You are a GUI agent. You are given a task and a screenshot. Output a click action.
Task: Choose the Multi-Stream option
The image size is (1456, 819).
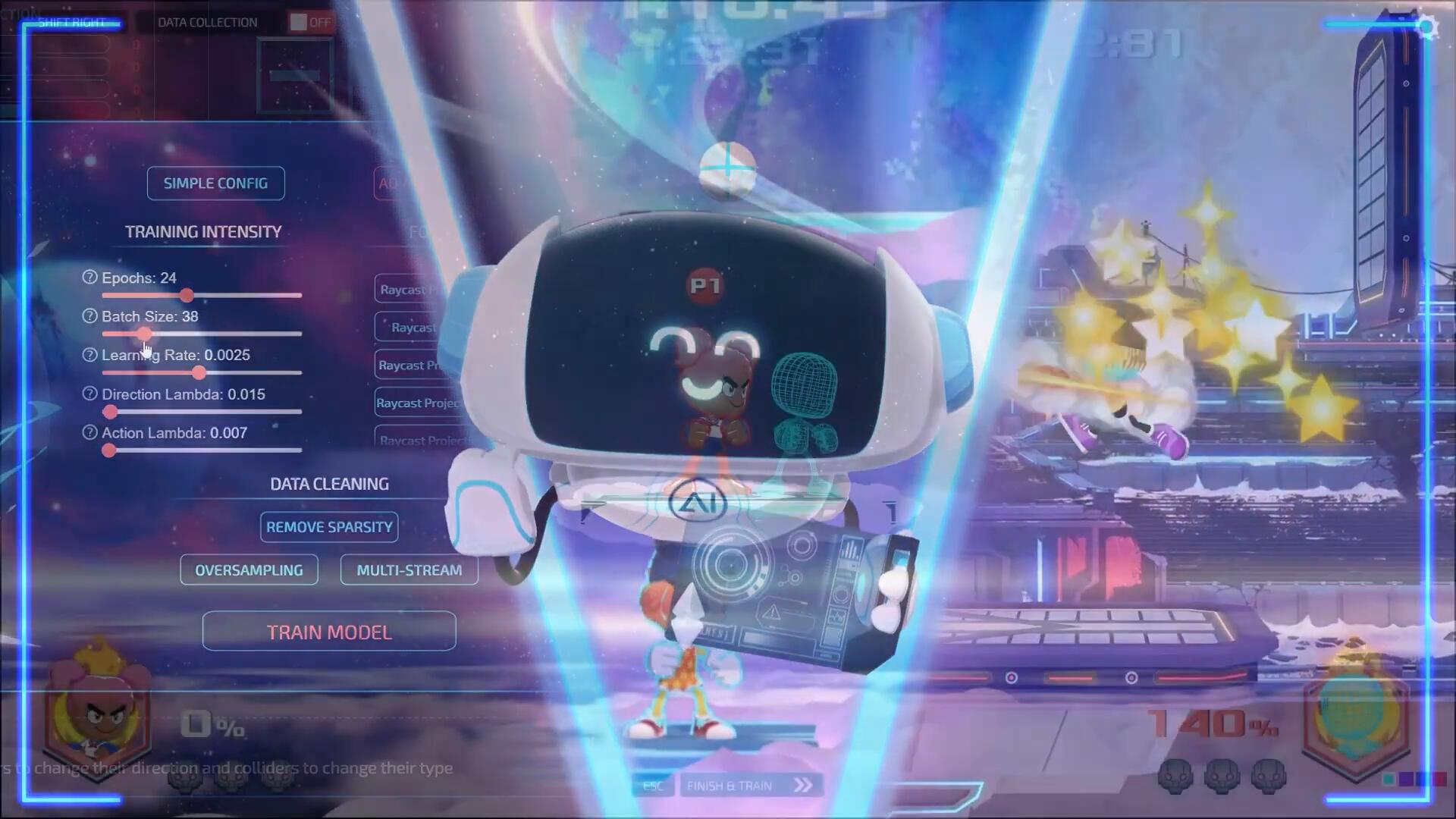point(409,570)
